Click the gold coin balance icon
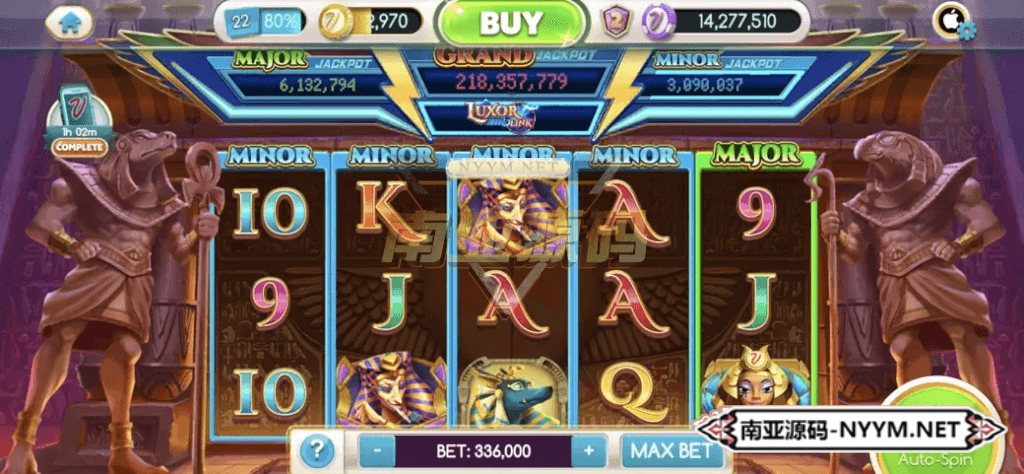This screenshot has height=474, width=1024. point(336,20)
